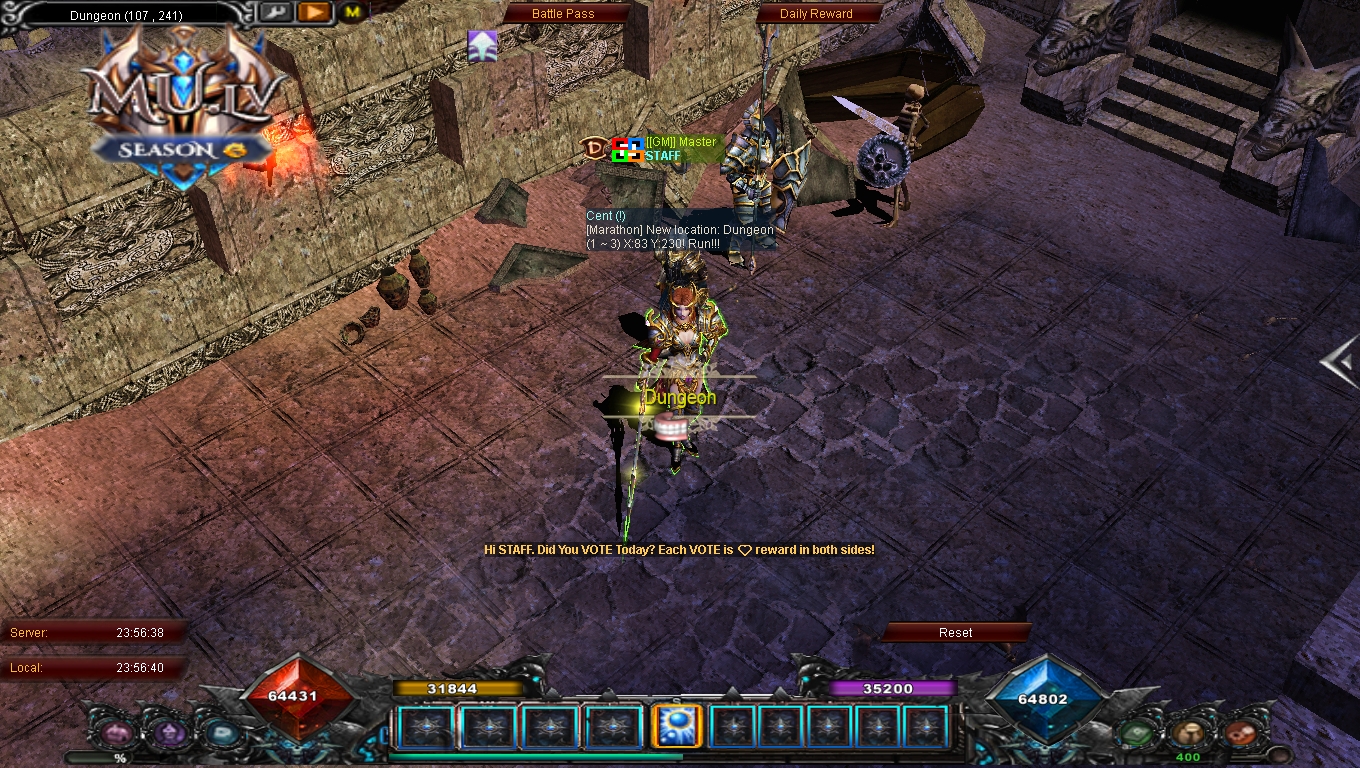This screenshot has width=1360, height=768.
Task: Claim the Daily Reward
Action: tap(816, 14)
